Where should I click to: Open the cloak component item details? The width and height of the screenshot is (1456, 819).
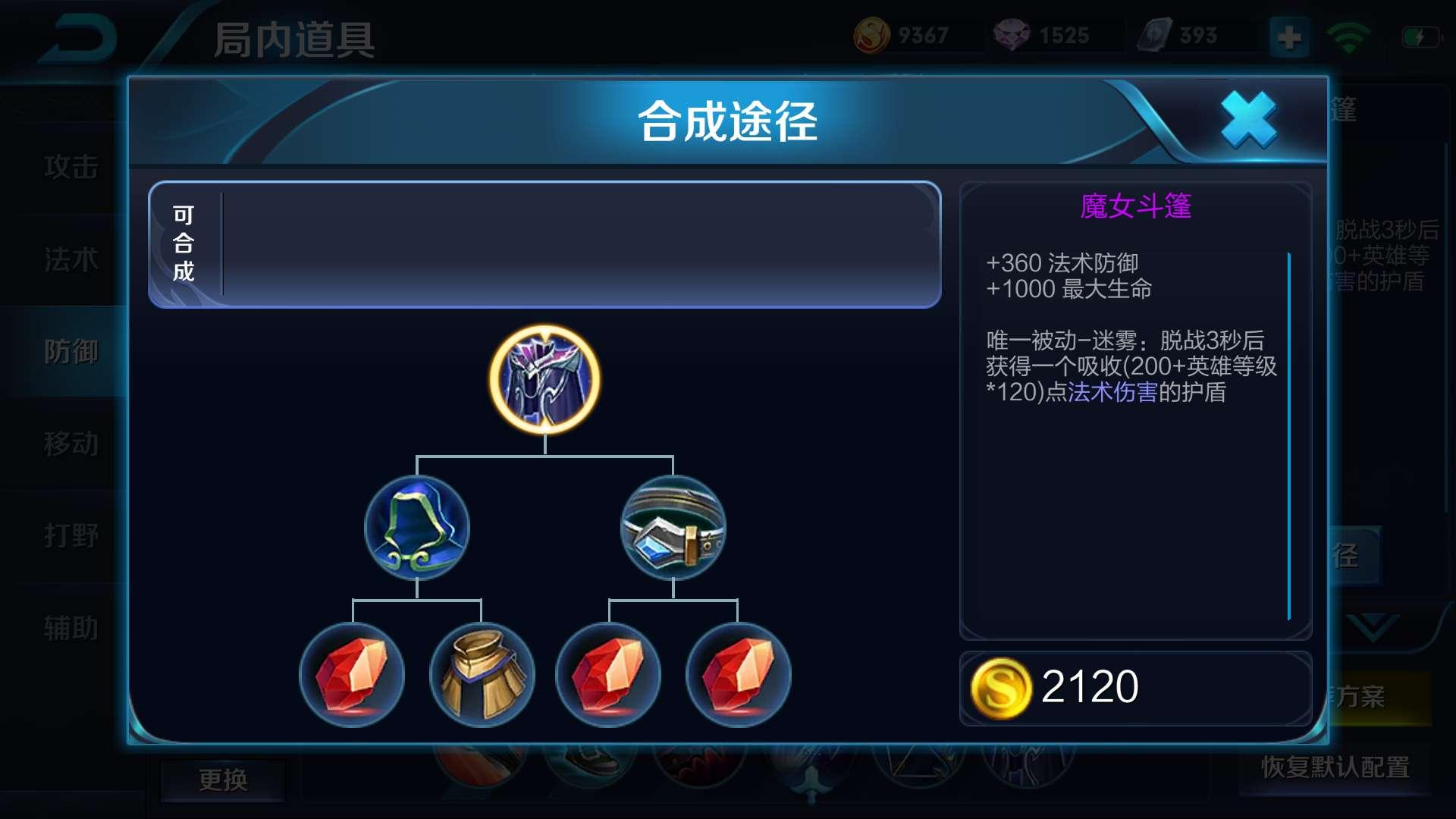pos(418,529)
